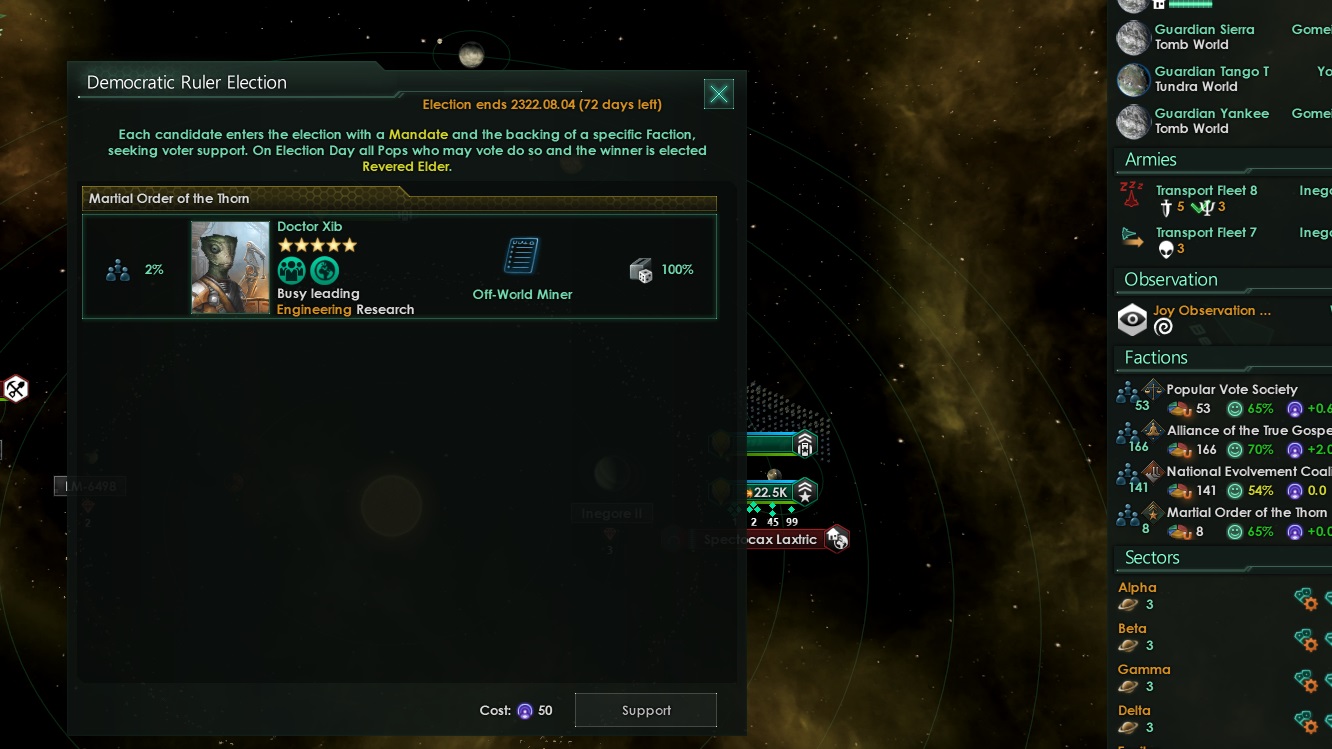This screenshot has height=749, width=1332.
Task: Collapse the Sectors section header
Action: coord(1152,558)
